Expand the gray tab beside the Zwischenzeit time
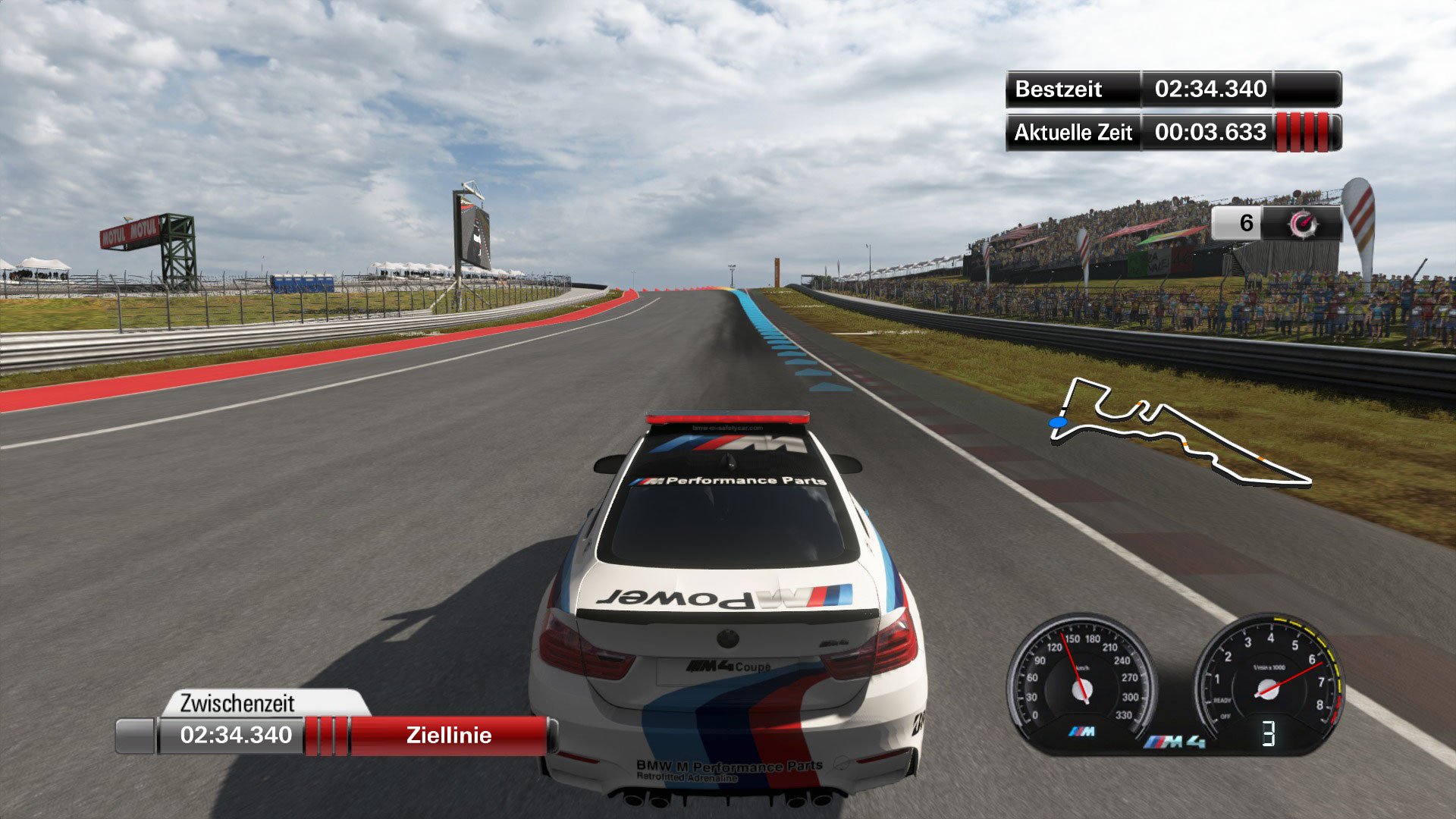Screen dimensions: 1456x819 tap(136, 735)
